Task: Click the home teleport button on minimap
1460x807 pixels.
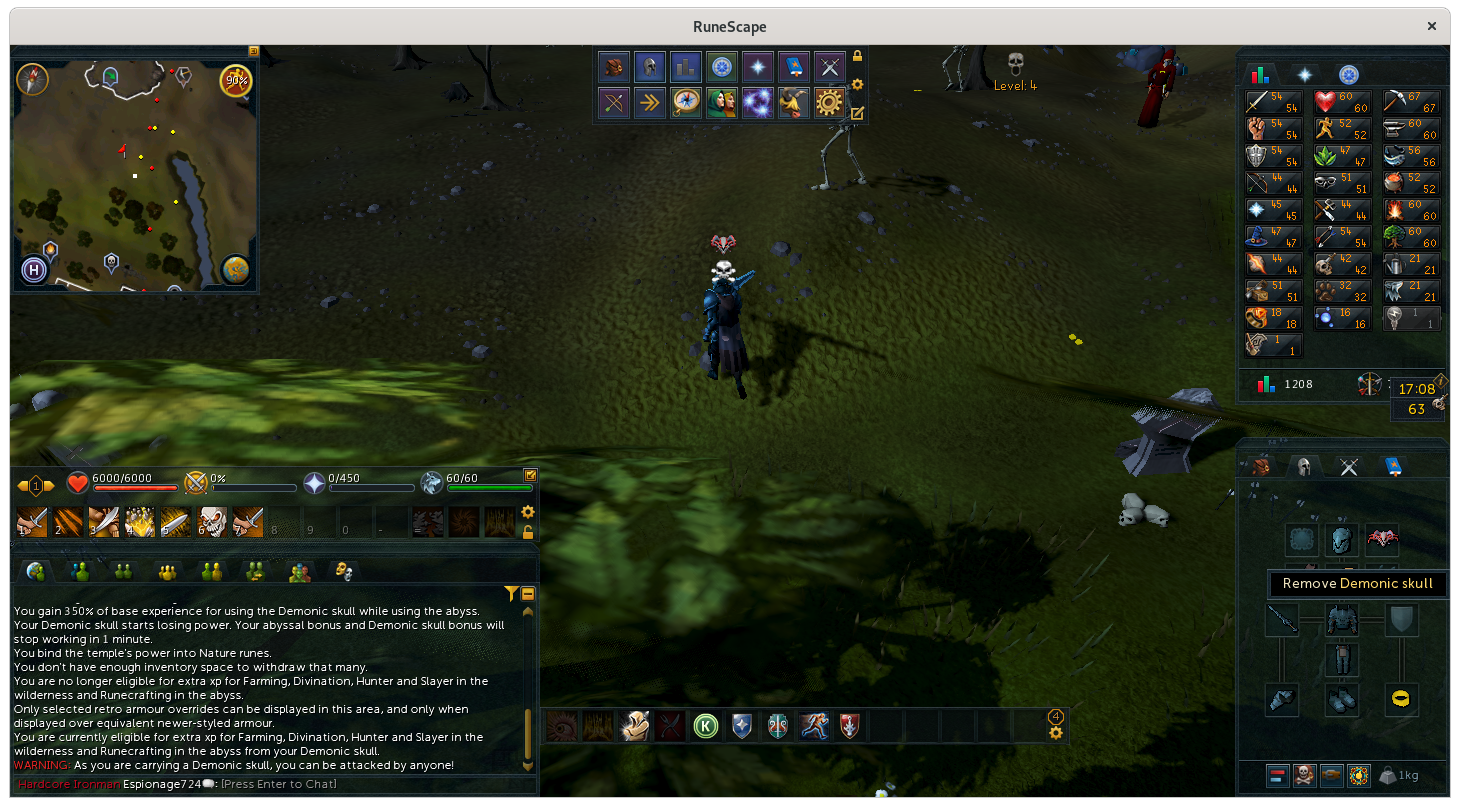Action: (x=35, y=269)
